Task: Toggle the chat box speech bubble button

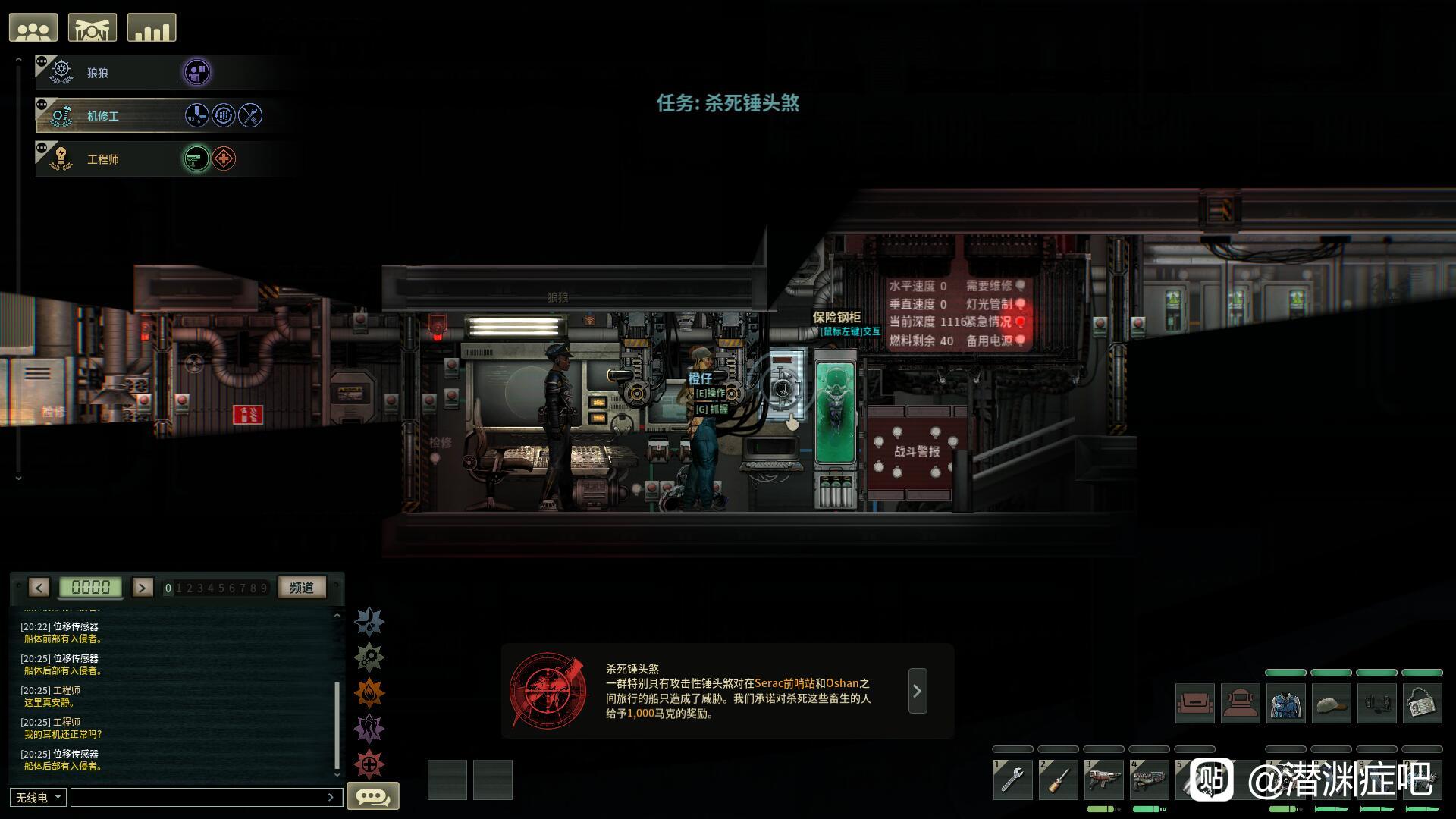Action: (x=372, y=796)
